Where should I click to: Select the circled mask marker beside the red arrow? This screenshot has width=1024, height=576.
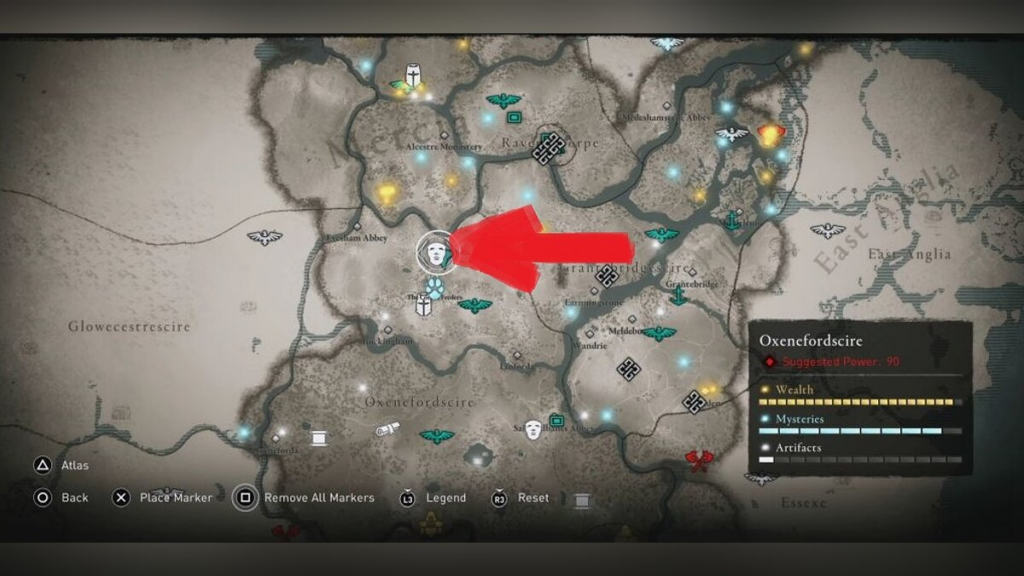point(436,251)
